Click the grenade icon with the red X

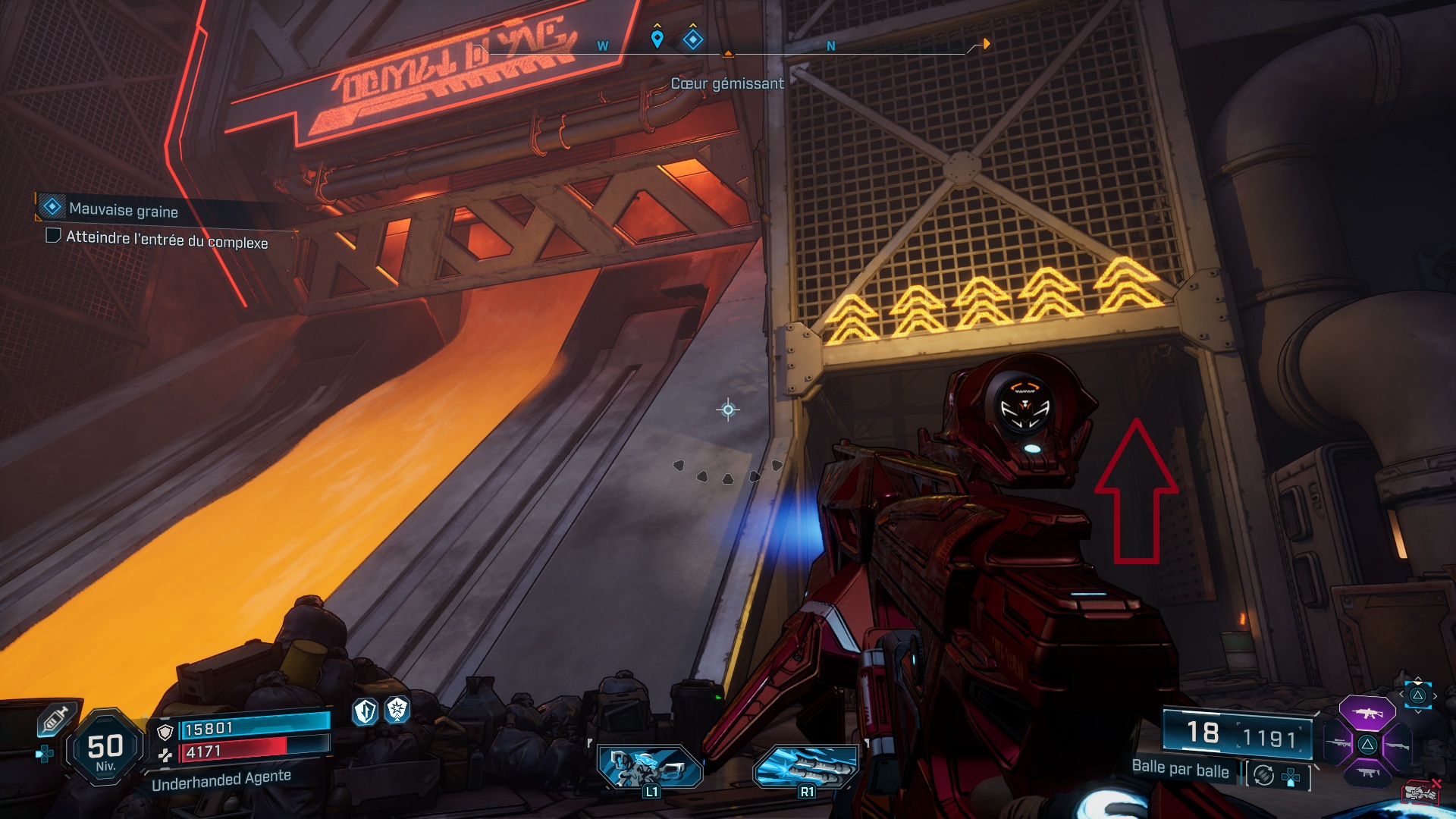(1421, 792)
